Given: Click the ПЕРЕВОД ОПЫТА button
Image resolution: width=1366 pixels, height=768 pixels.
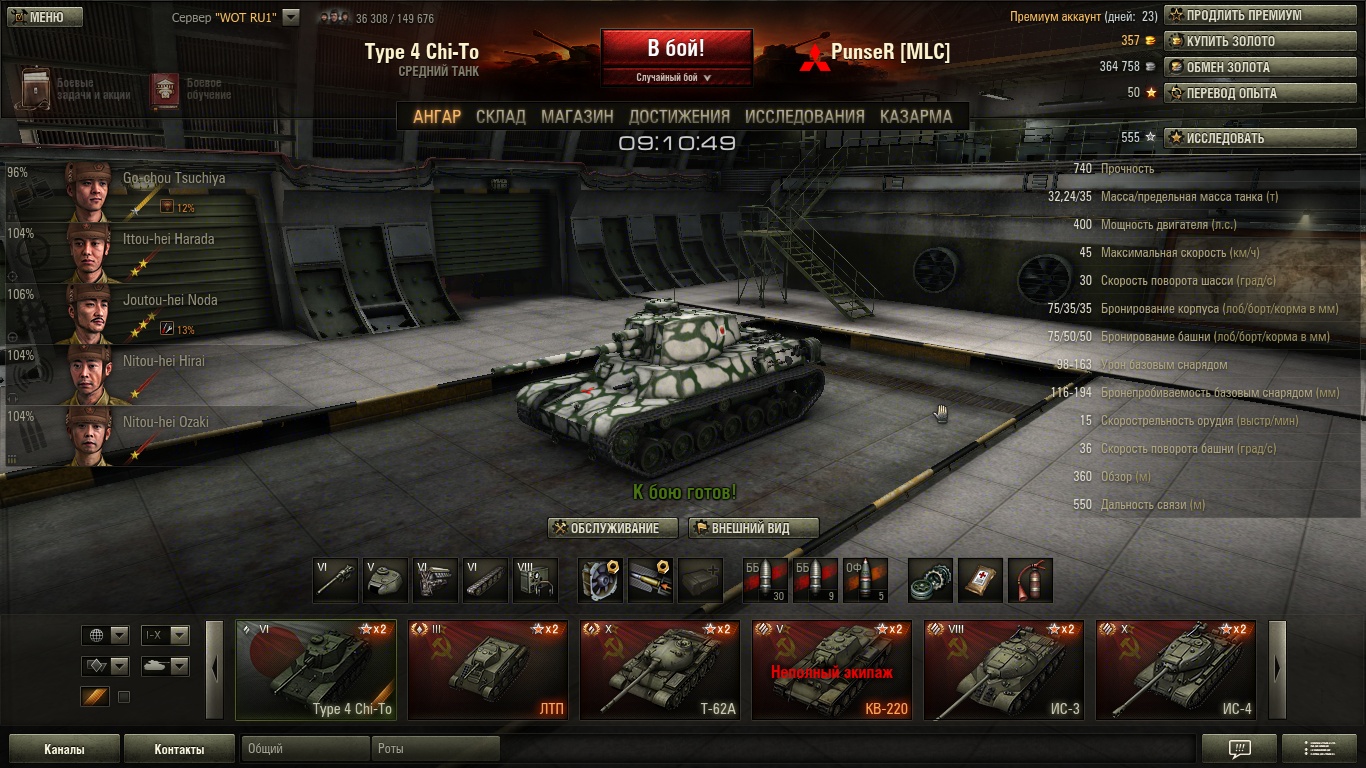Looking at the screenshot, I should coord(1259,93).
